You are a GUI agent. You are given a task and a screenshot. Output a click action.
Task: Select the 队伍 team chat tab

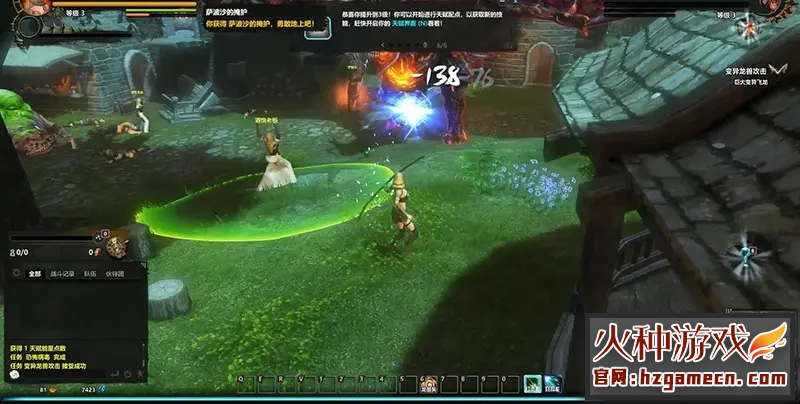90,273
